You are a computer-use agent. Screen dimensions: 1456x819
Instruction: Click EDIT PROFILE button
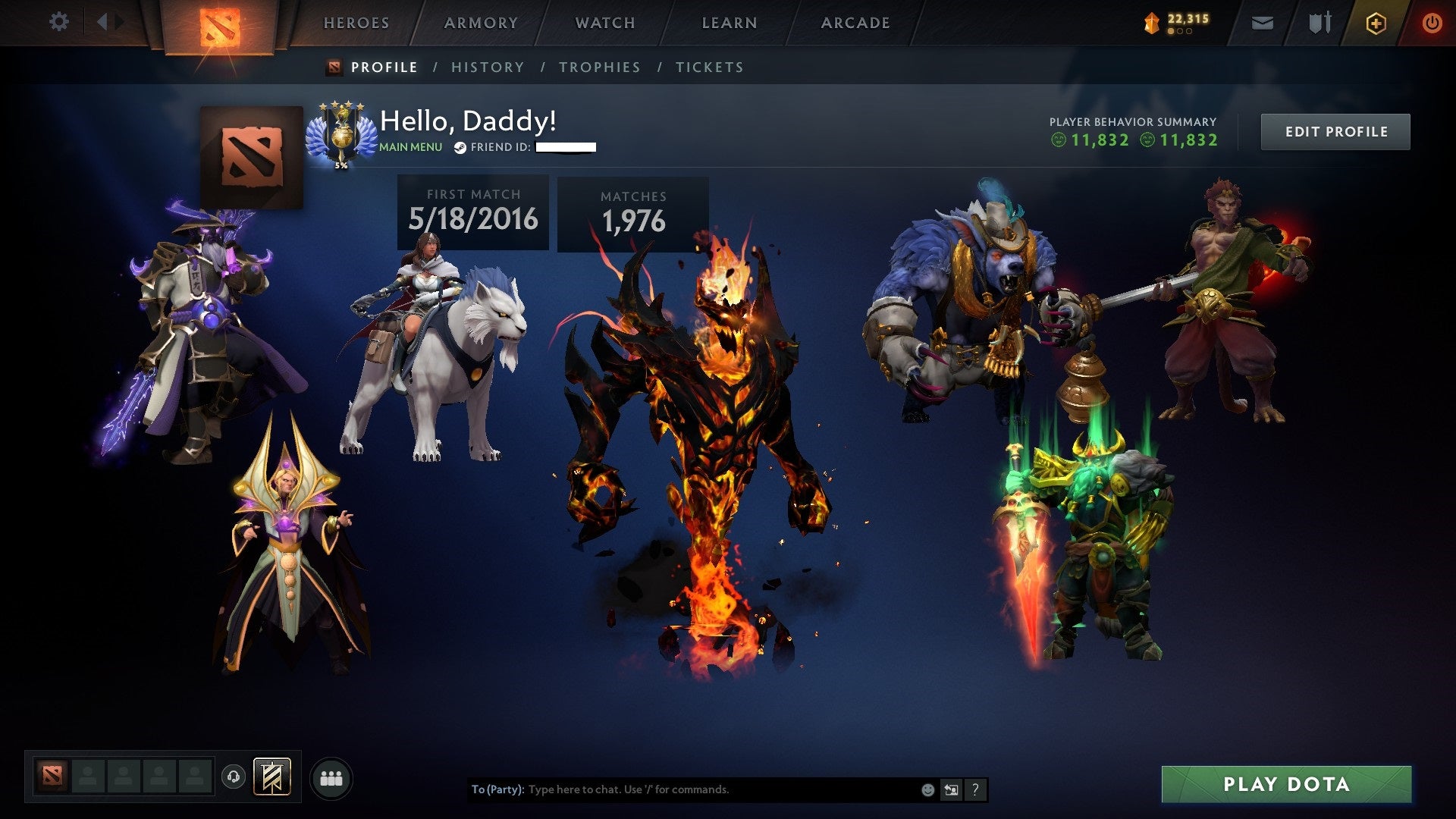(1335, 130)
